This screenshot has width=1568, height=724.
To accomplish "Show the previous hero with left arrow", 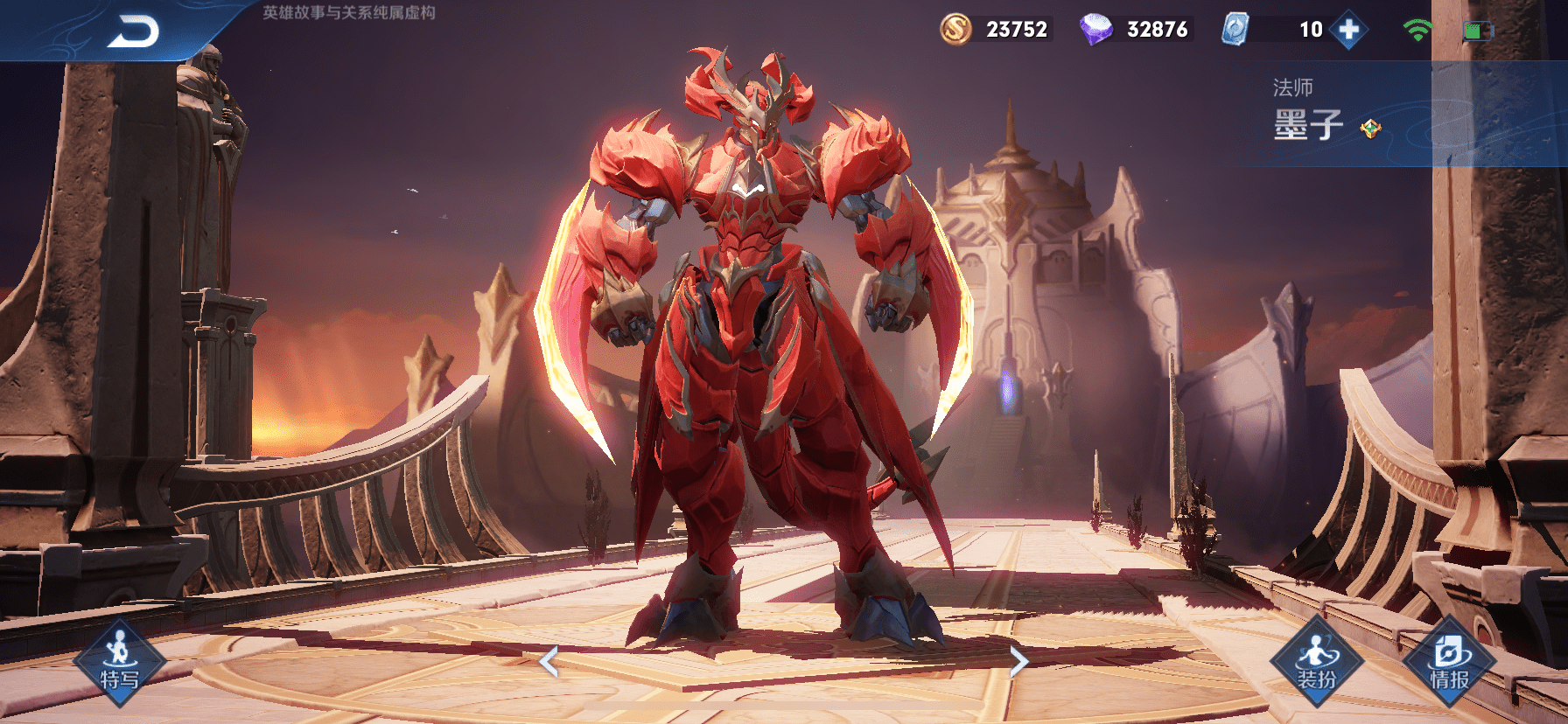I will 549,662.
